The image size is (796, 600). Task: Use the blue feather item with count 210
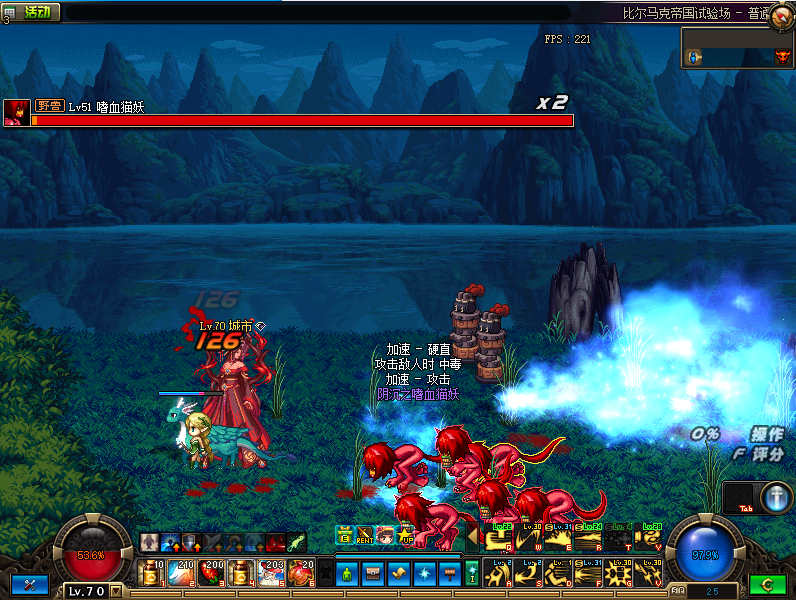coord(182,573)
